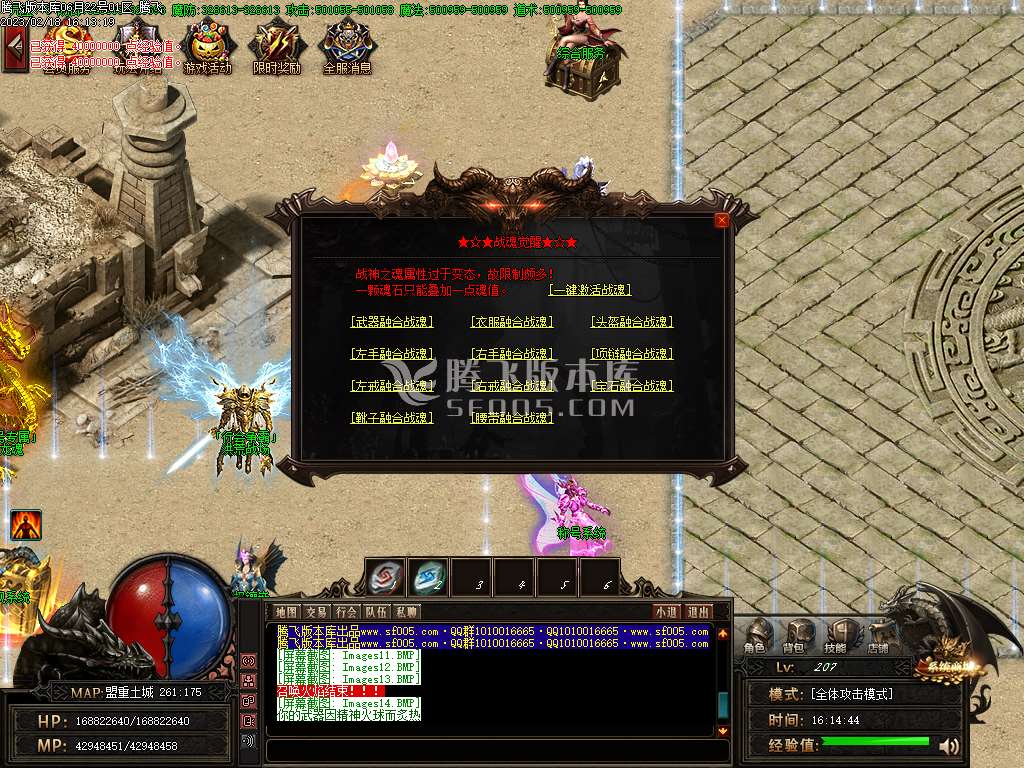
Task: Open the 限时奖励 rewards icon
Action: [277, 48]
